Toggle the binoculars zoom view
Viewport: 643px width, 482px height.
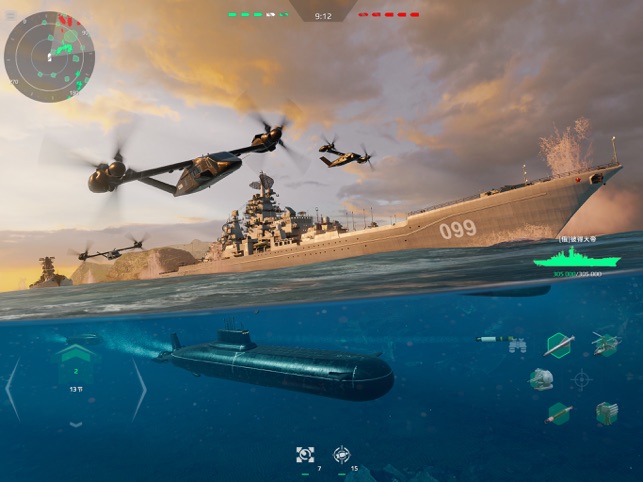(517, 344)
